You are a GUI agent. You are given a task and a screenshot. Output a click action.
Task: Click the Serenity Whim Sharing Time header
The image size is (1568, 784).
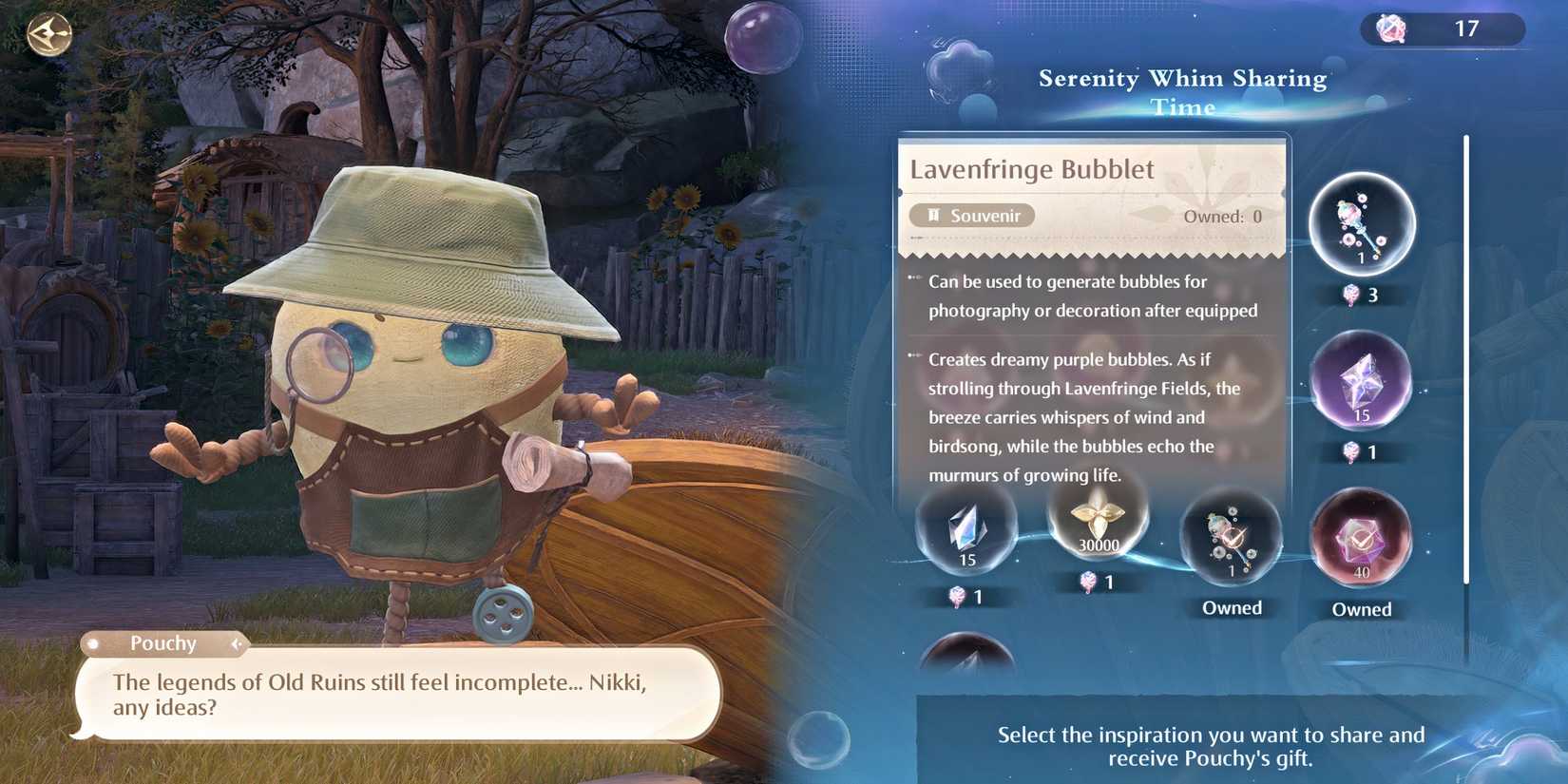point(1181,91)
